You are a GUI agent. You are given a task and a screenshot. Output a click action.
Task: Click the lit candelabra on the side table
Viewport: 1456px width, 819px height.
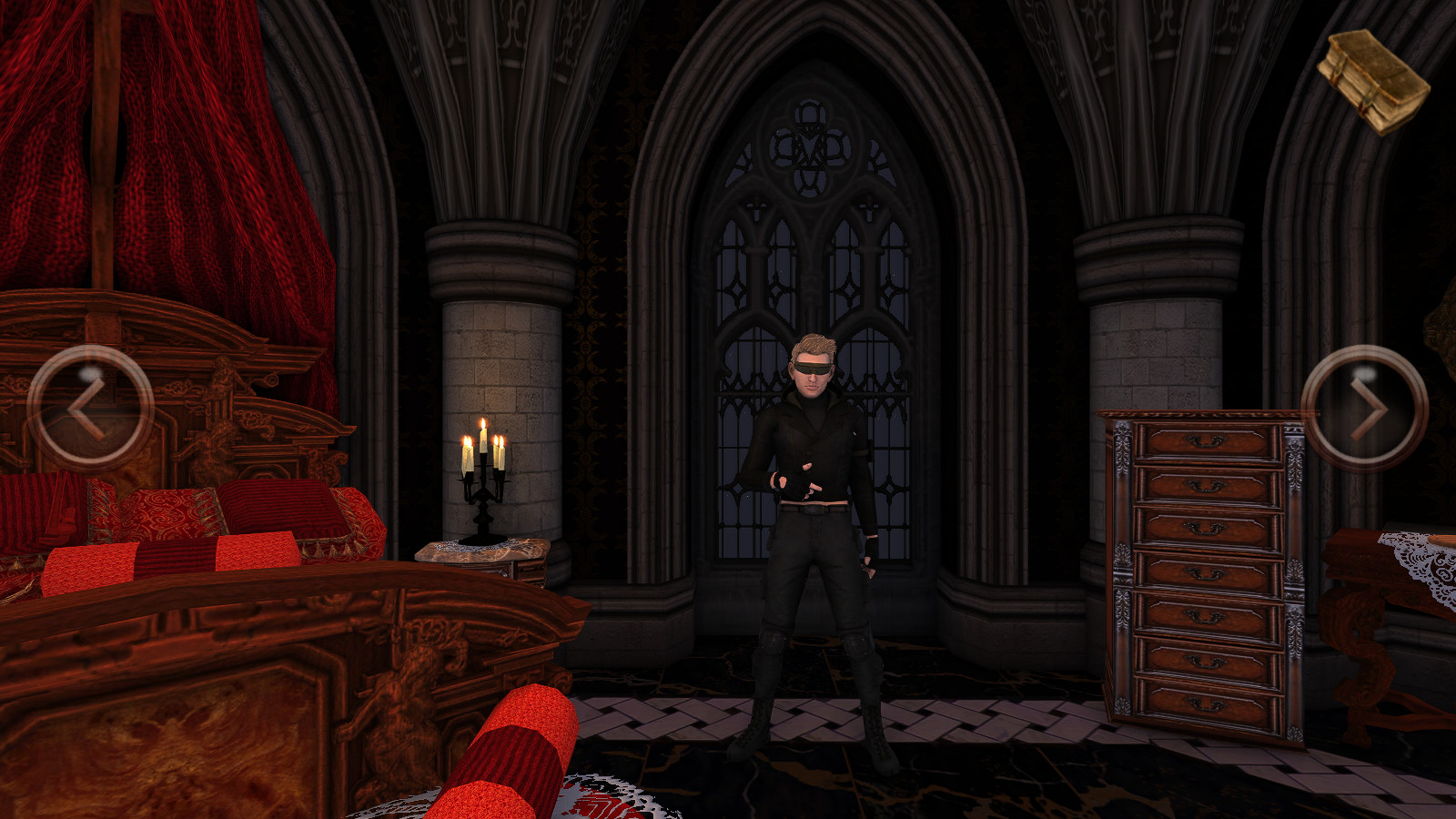click(x=482, y=473)
